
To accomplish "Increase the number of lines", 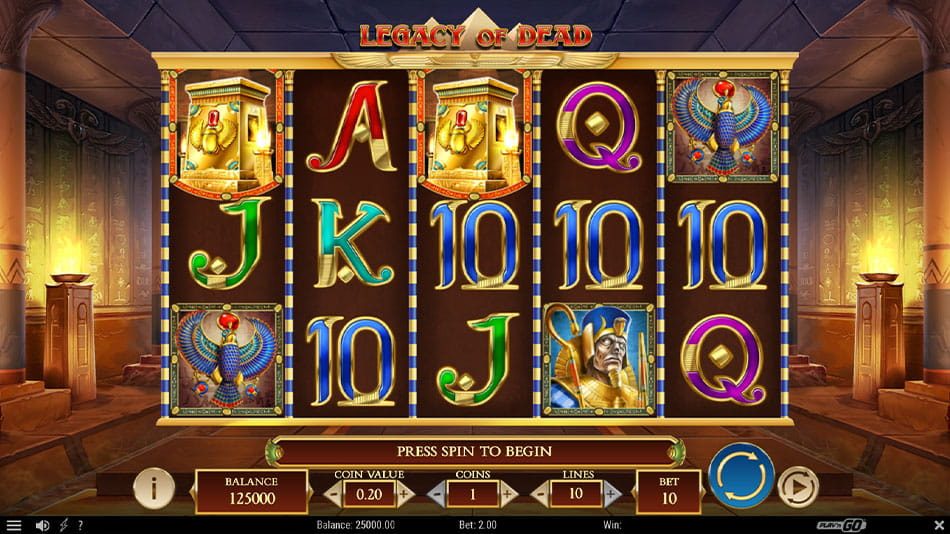I will point(612,493).
